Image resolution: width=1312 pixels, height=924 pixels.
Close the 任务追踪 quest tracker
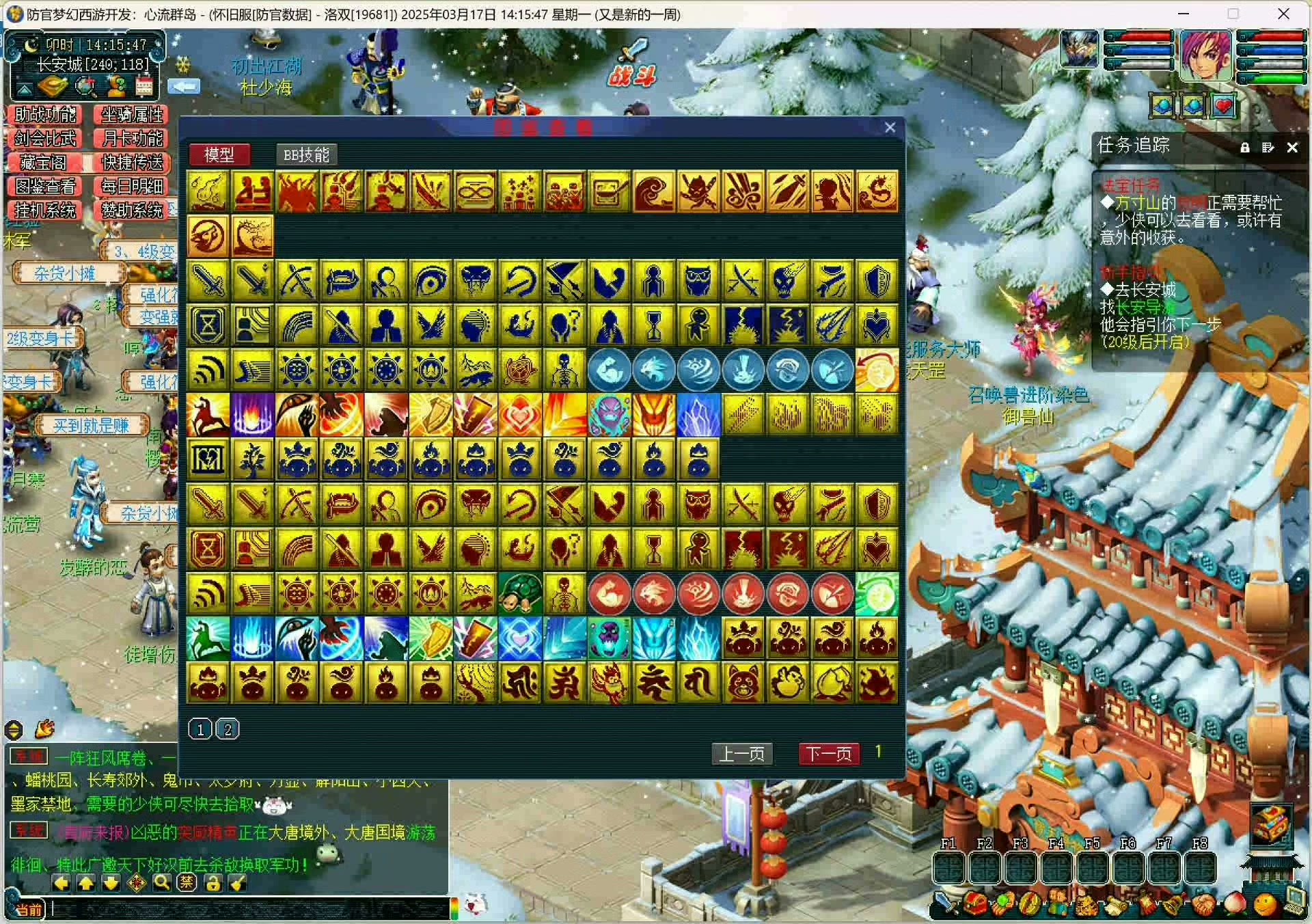[1292, 148]
